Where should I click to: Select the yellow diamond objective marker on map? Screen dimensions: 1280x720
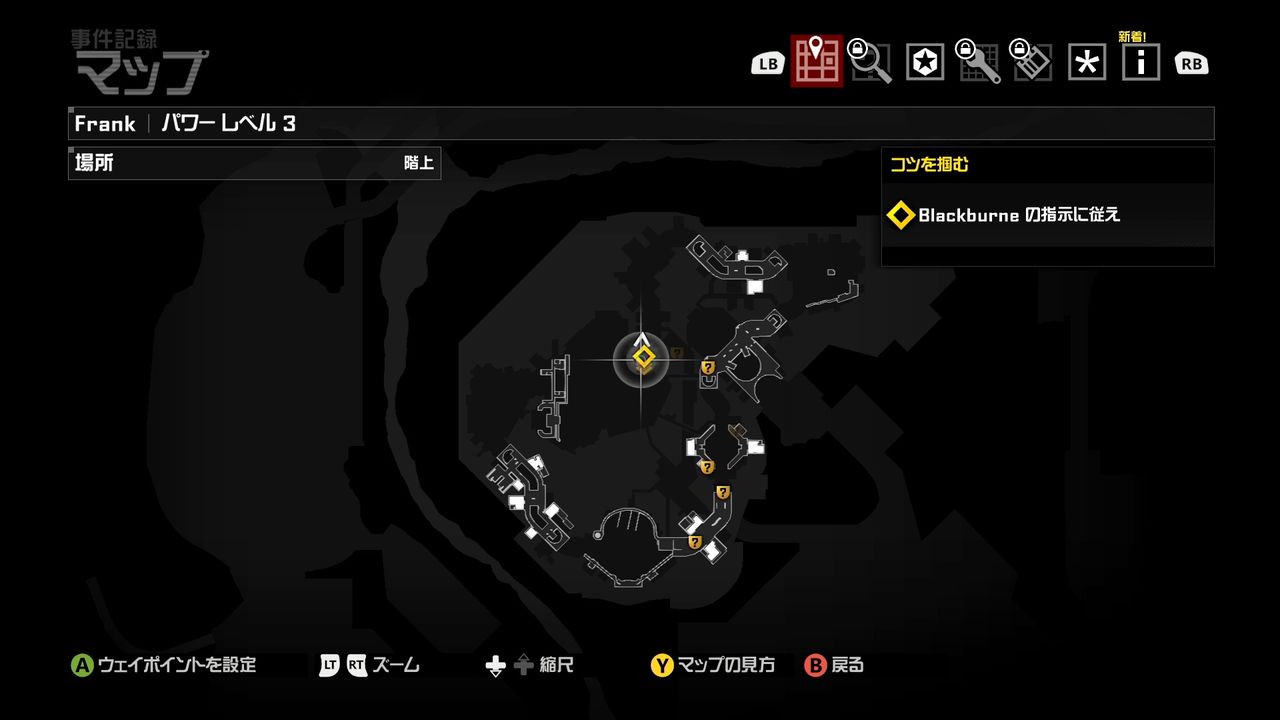point(641,354)
